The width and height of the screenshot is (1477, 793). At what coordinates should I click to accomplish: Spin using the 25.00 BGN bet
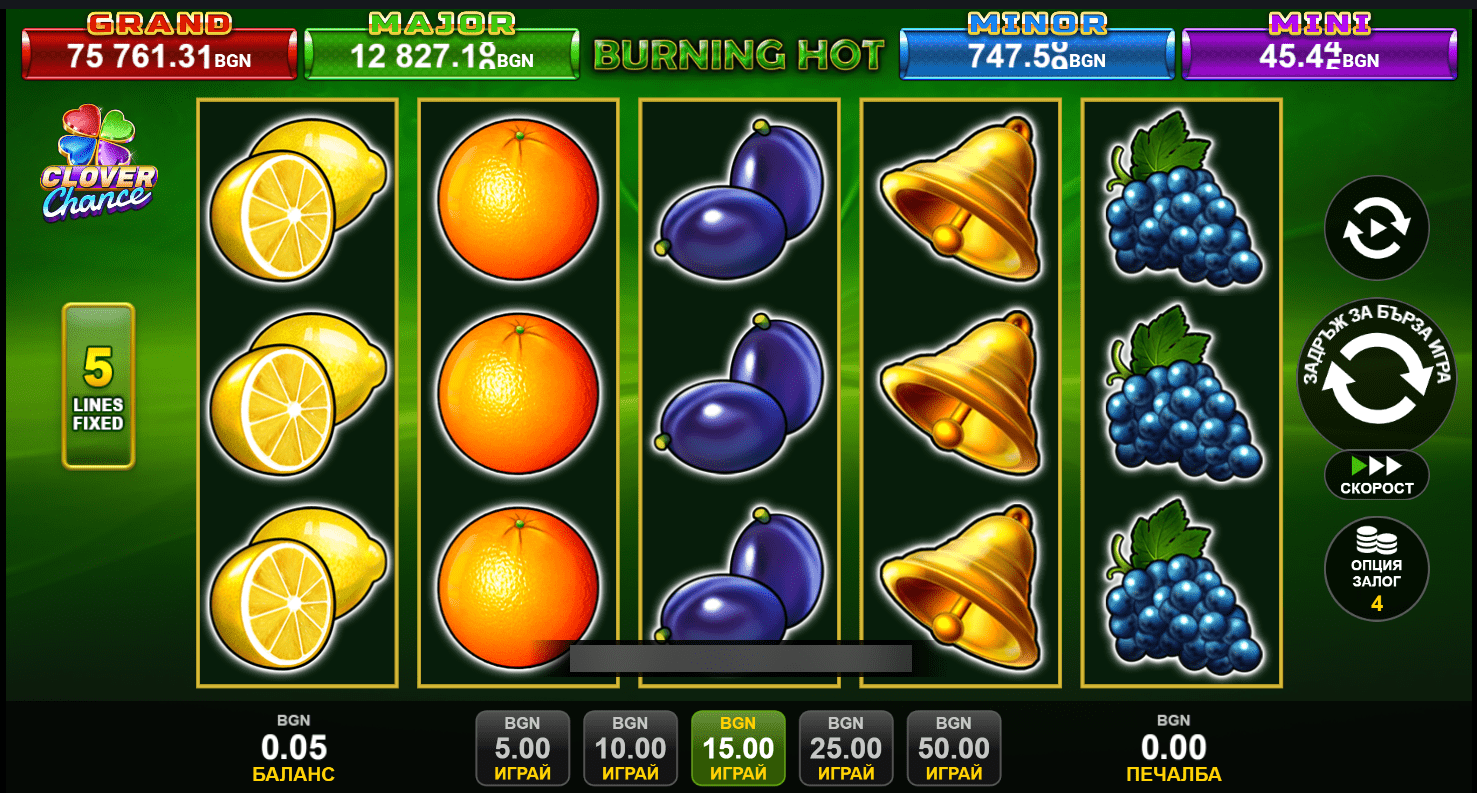coord(846,748)
